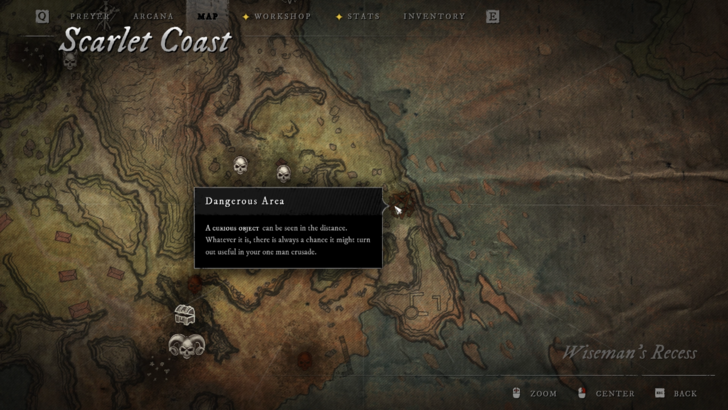Switch to the Preyer tab
Viewport: 728px width, 410px height.
90,17
